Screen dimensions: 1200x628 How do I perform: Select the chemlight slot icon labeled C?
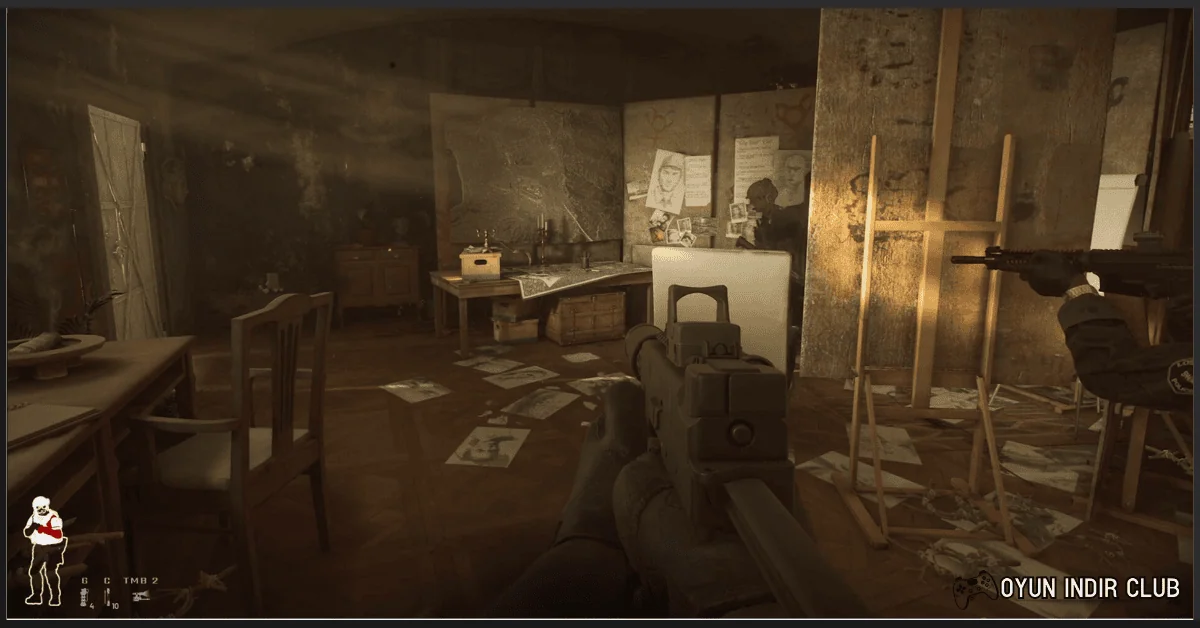click(107, 597)
